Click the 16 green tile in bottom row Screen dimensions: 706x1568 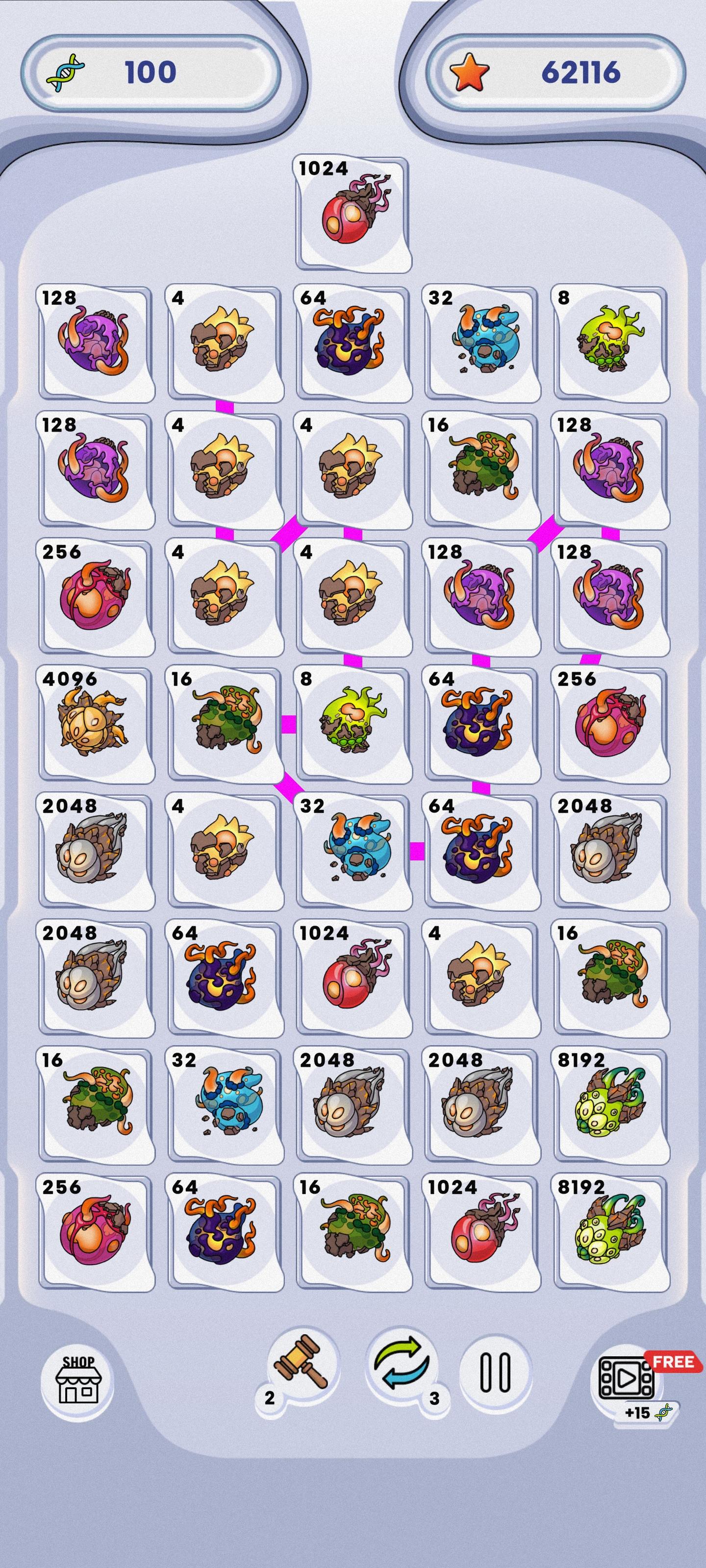[352, 1236]
